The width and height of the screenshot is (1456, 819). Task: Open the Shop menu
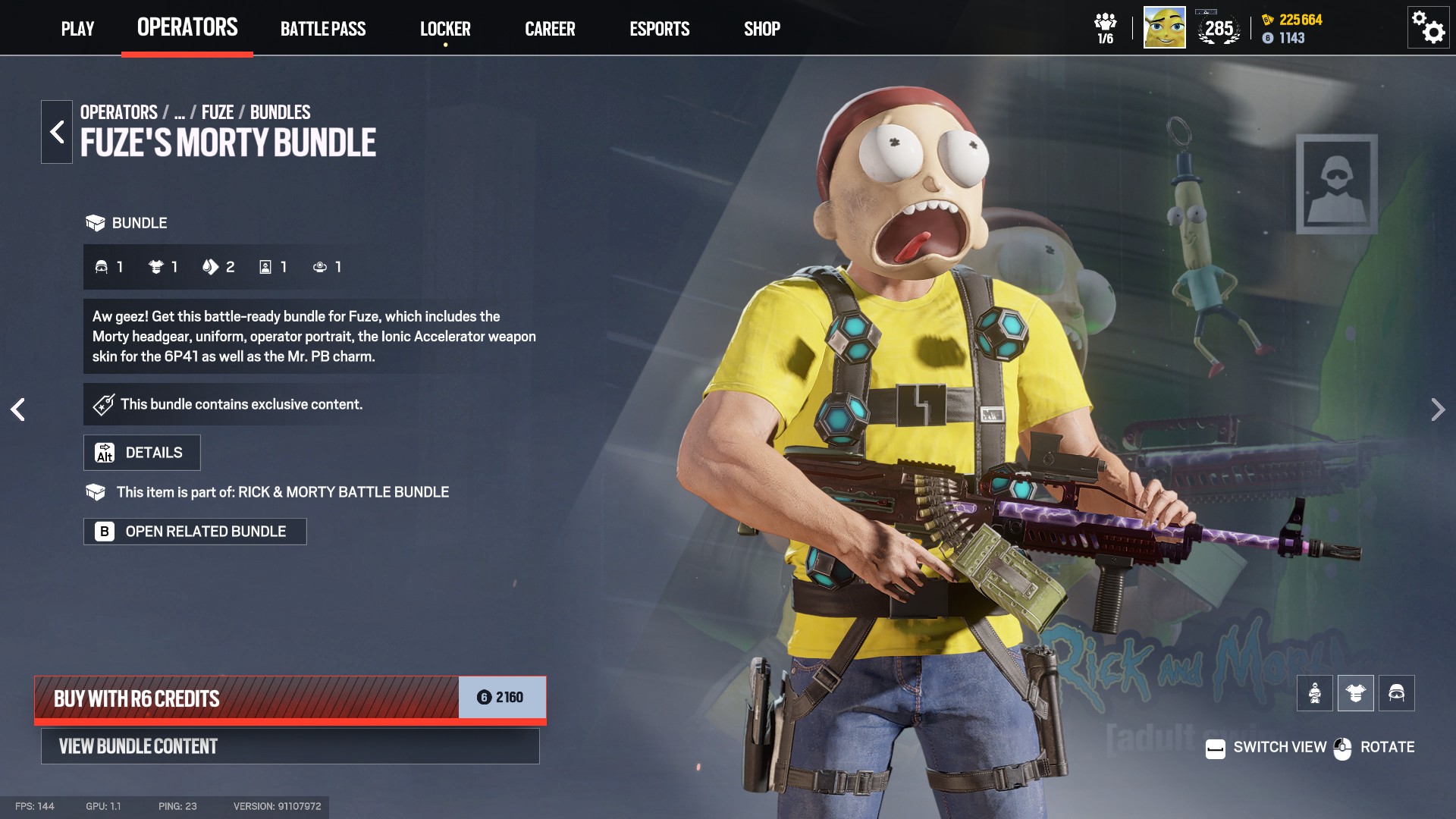pos(761,29)
